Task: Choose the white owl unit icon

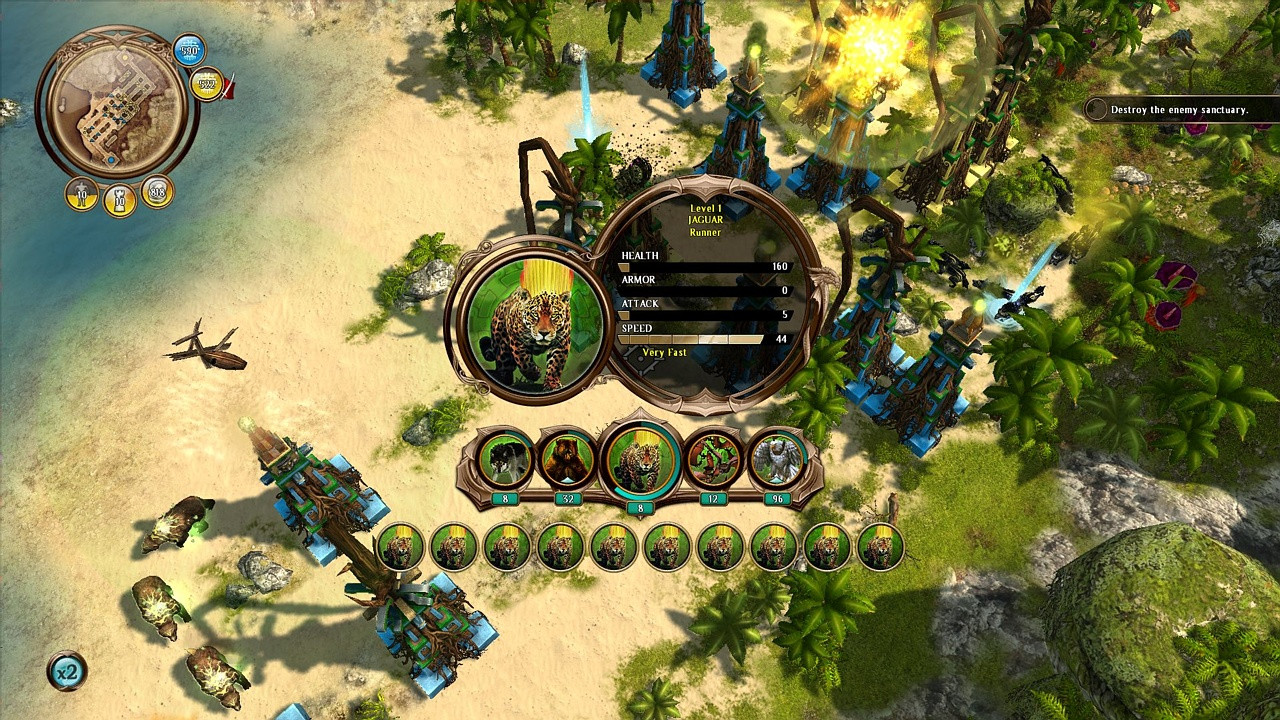Action: point(777,460)
